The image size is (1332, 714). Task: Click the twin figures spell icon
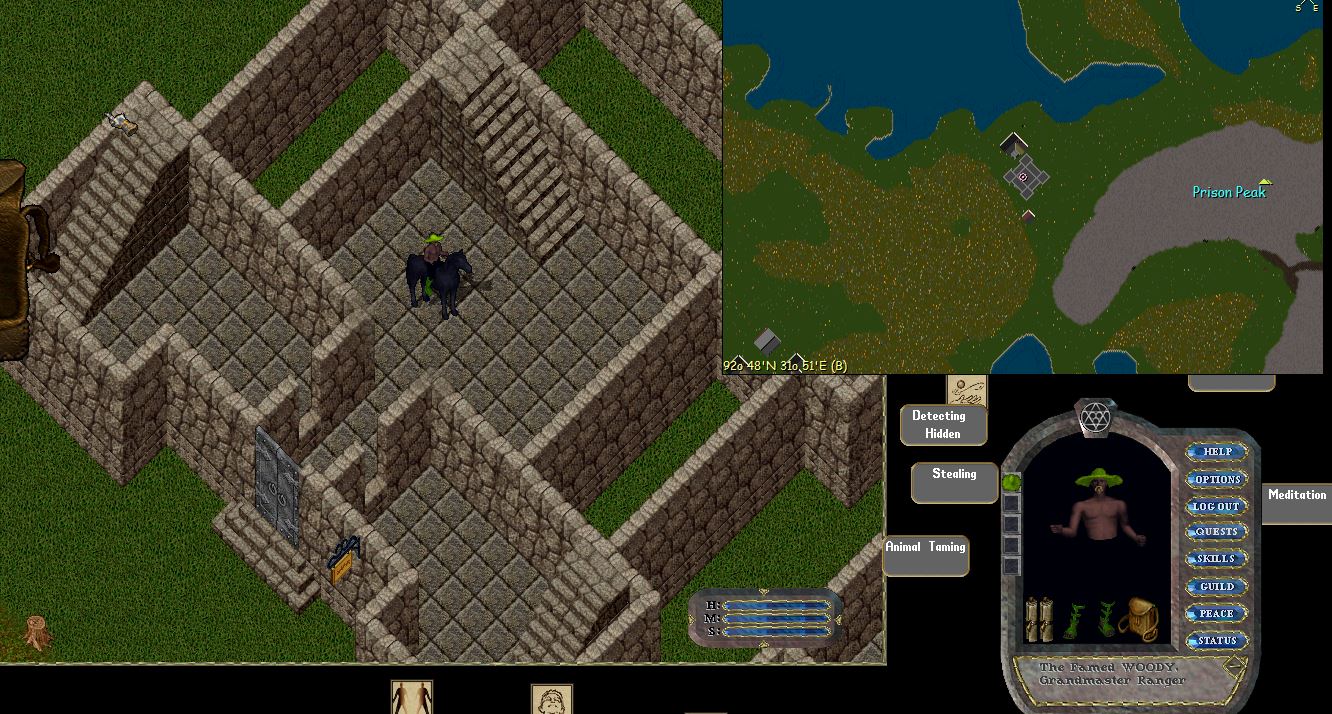411,697
